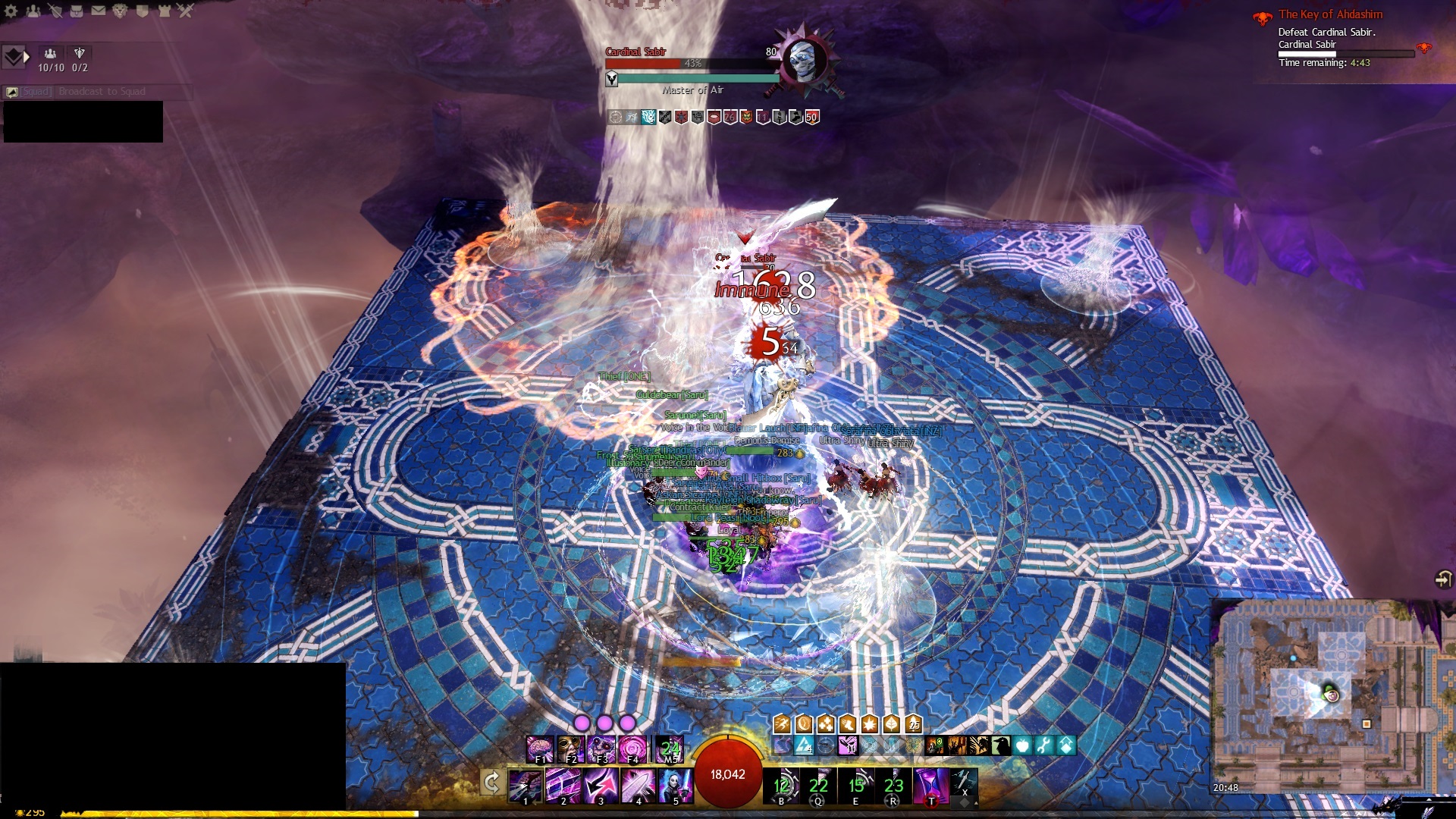Viewport: 1456px width, 819px height.
Task: Open the mail envelope icon
Action: 99,11
